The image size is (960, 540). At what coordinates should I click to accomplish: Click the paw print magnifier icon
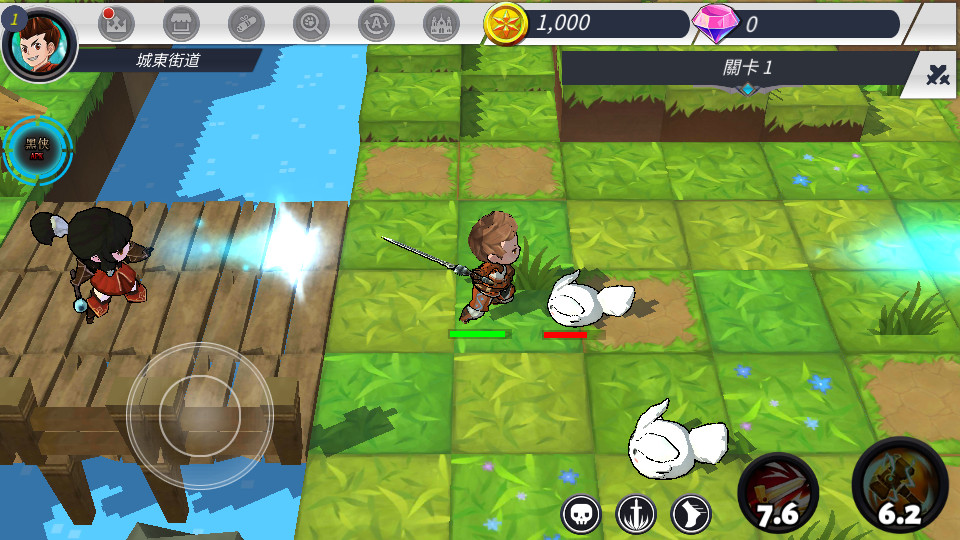[311, 22]
